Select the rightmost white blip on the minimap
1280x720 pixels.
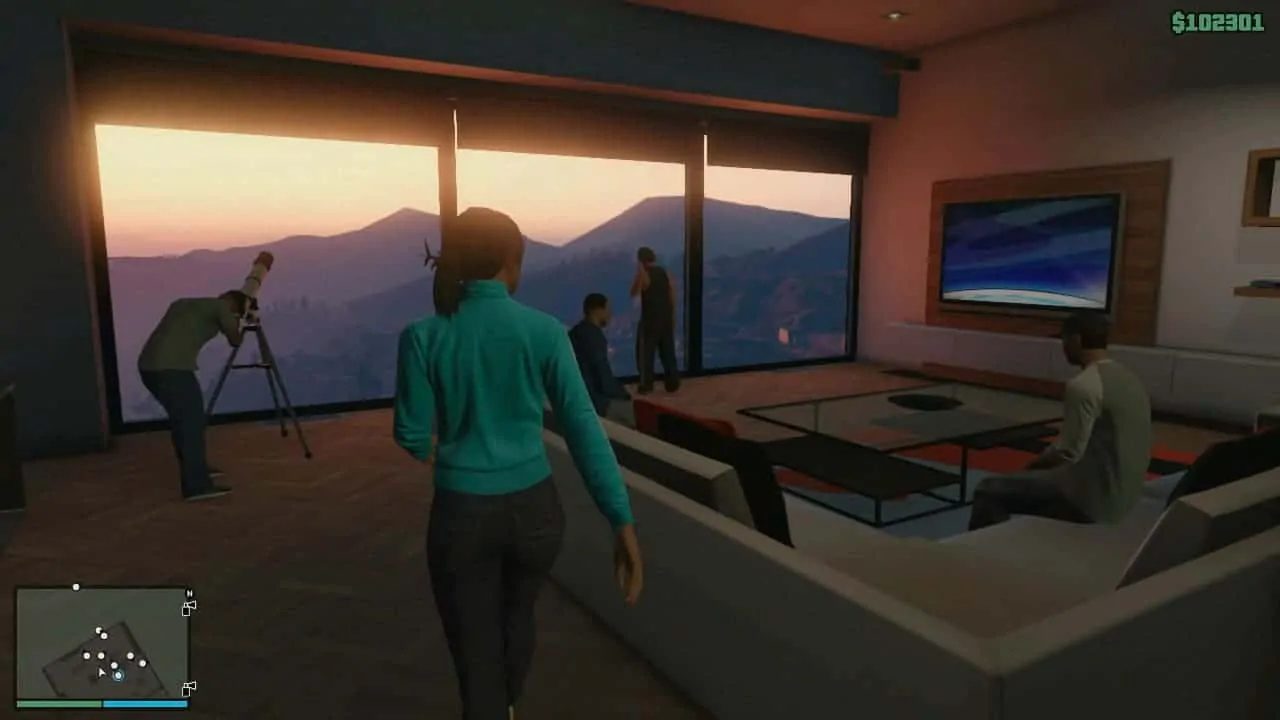pyautogui.click(x=143, y=663)
